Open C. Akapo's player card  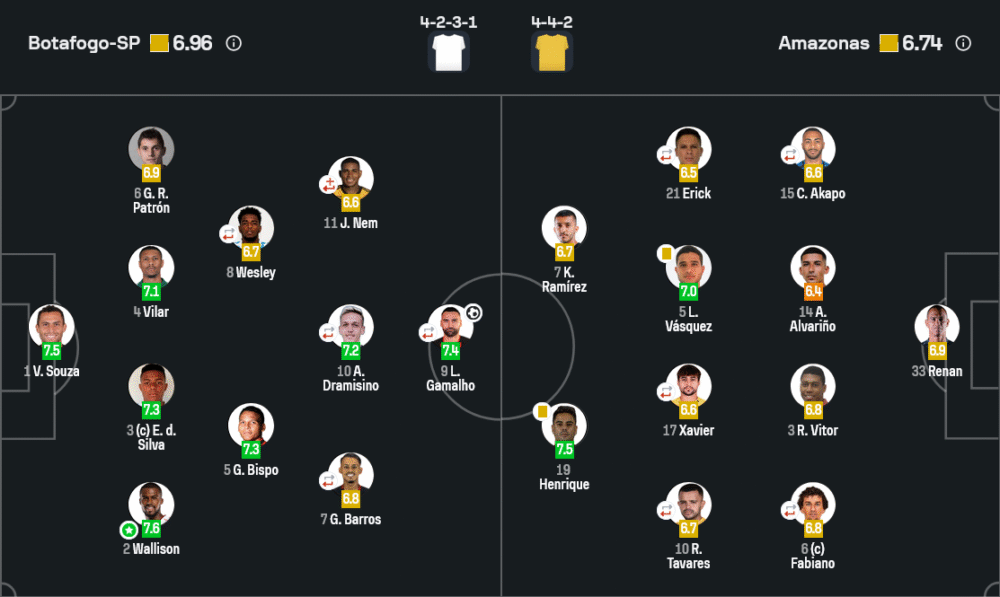coord(813,150)
